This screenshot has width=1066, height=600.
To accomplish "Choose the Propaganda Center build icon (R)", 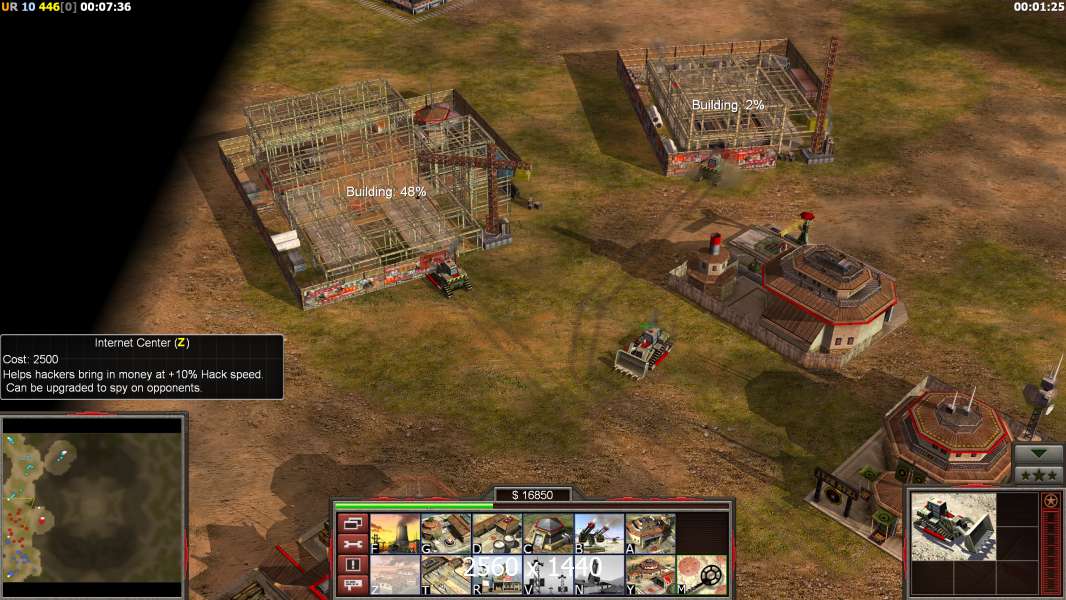I will coord(498,575).
